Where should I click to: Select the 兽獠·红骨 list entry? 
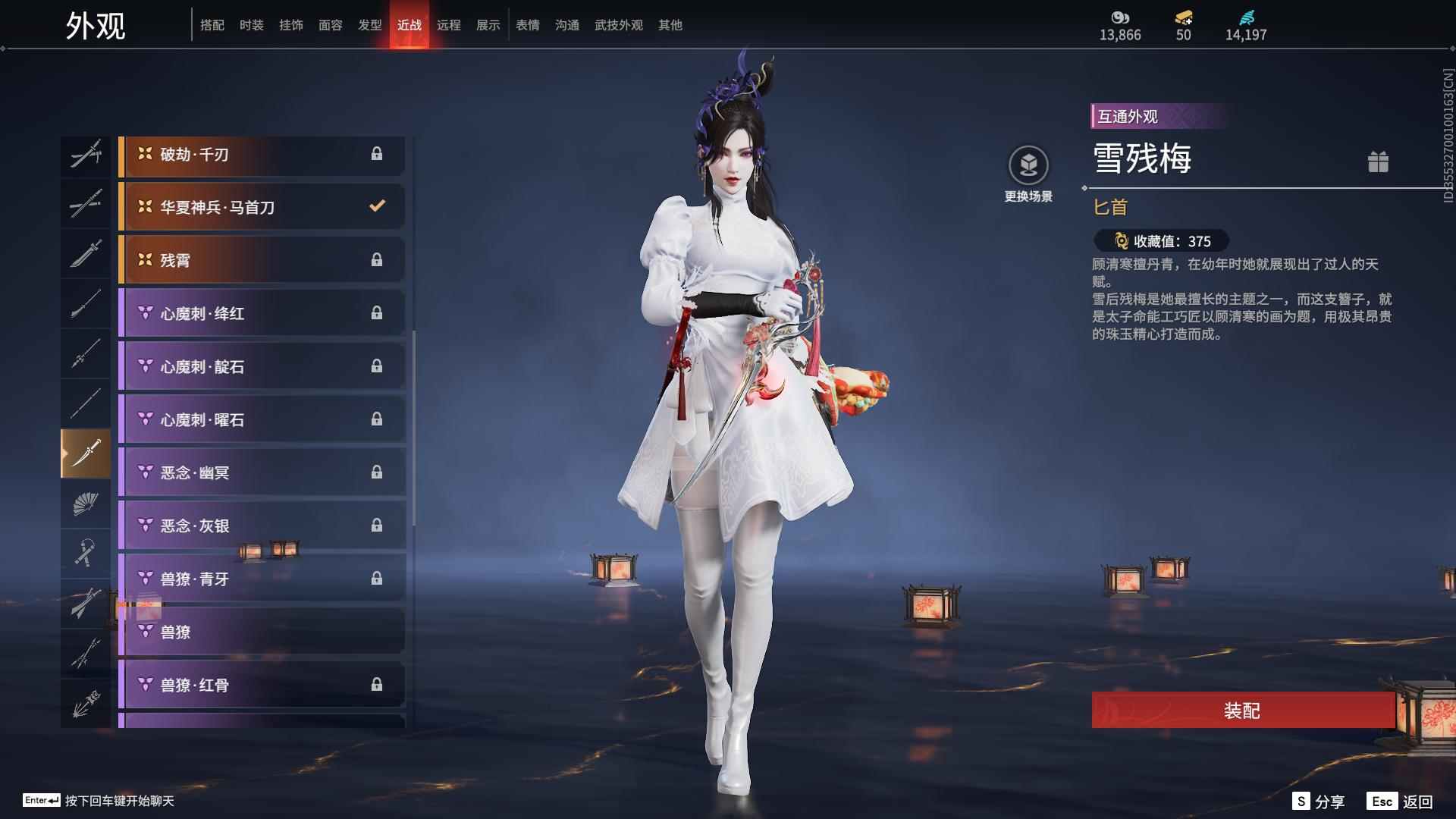262,685
